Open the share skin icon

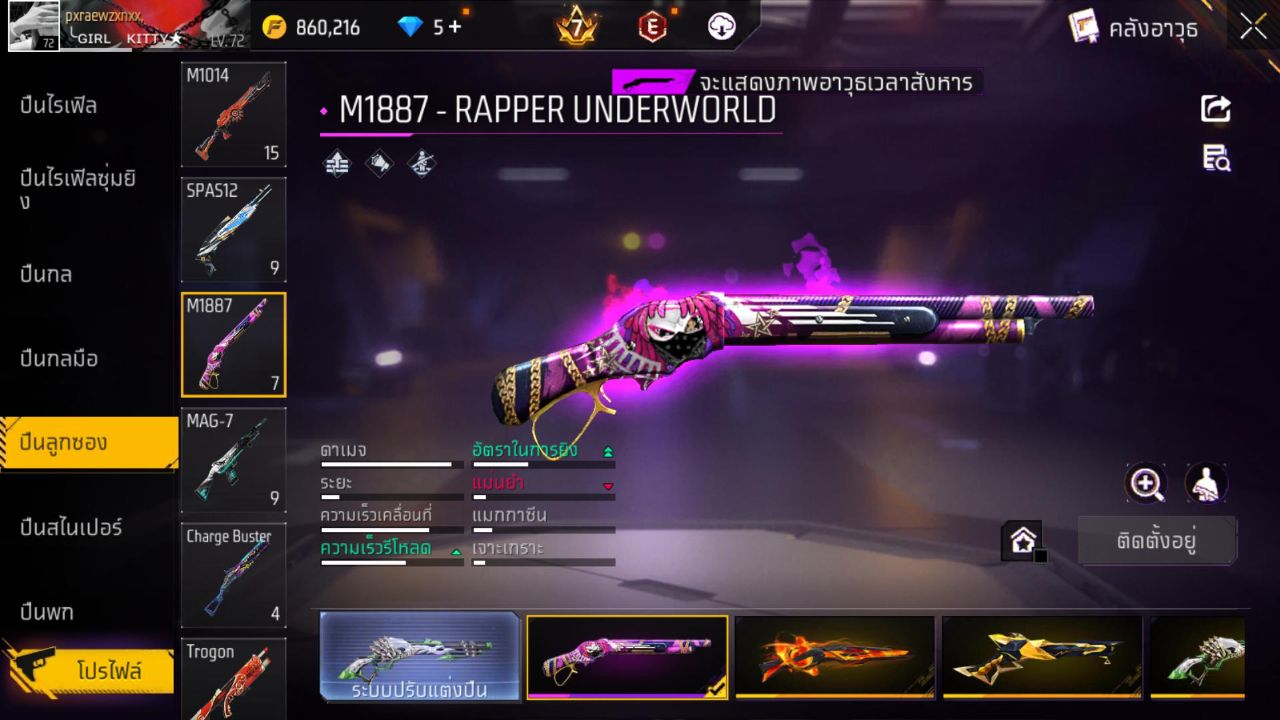[x=1216, y=109]
